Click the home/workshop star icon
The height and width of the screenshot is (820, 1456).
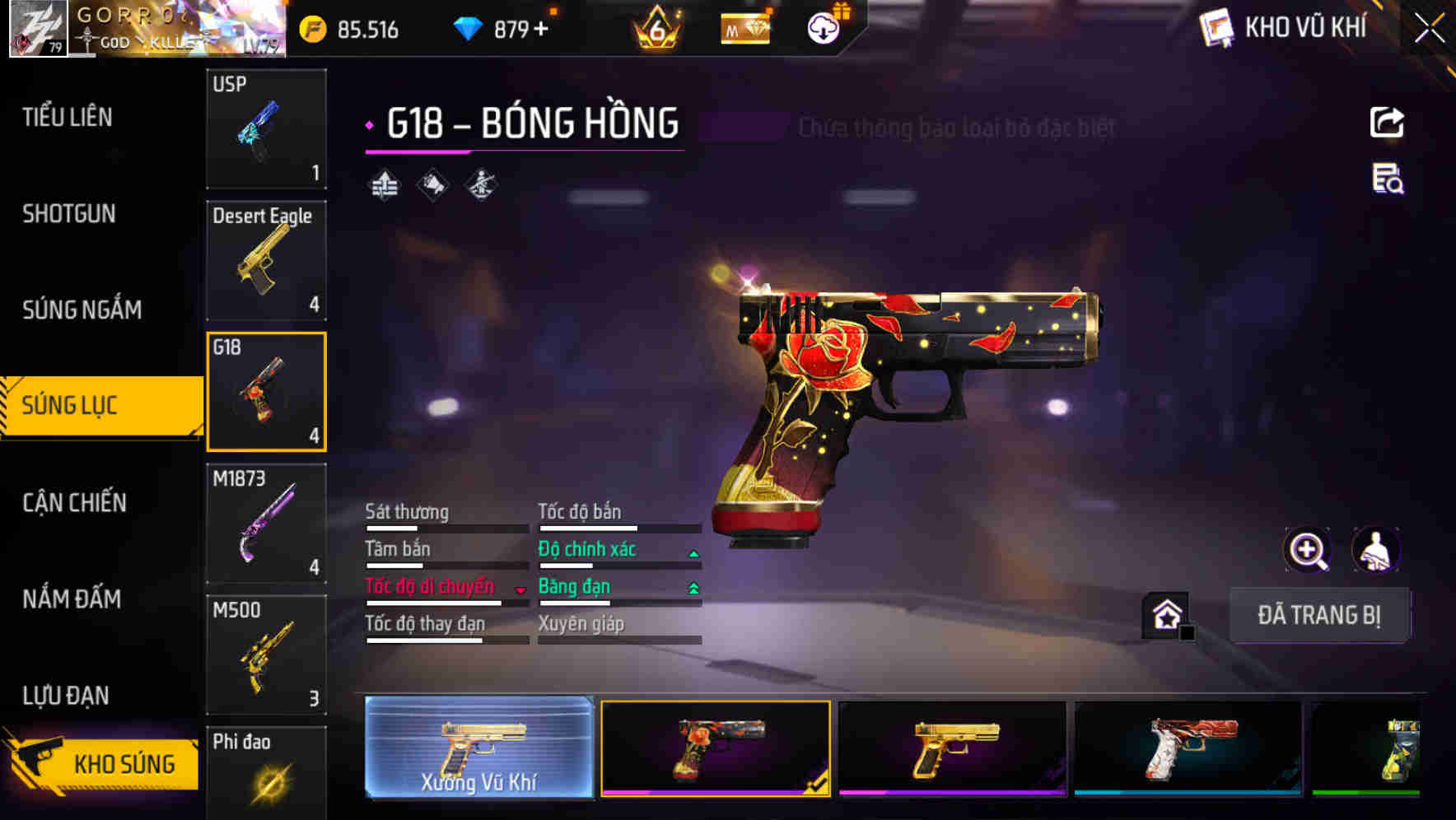click(x=1163, y=613)
